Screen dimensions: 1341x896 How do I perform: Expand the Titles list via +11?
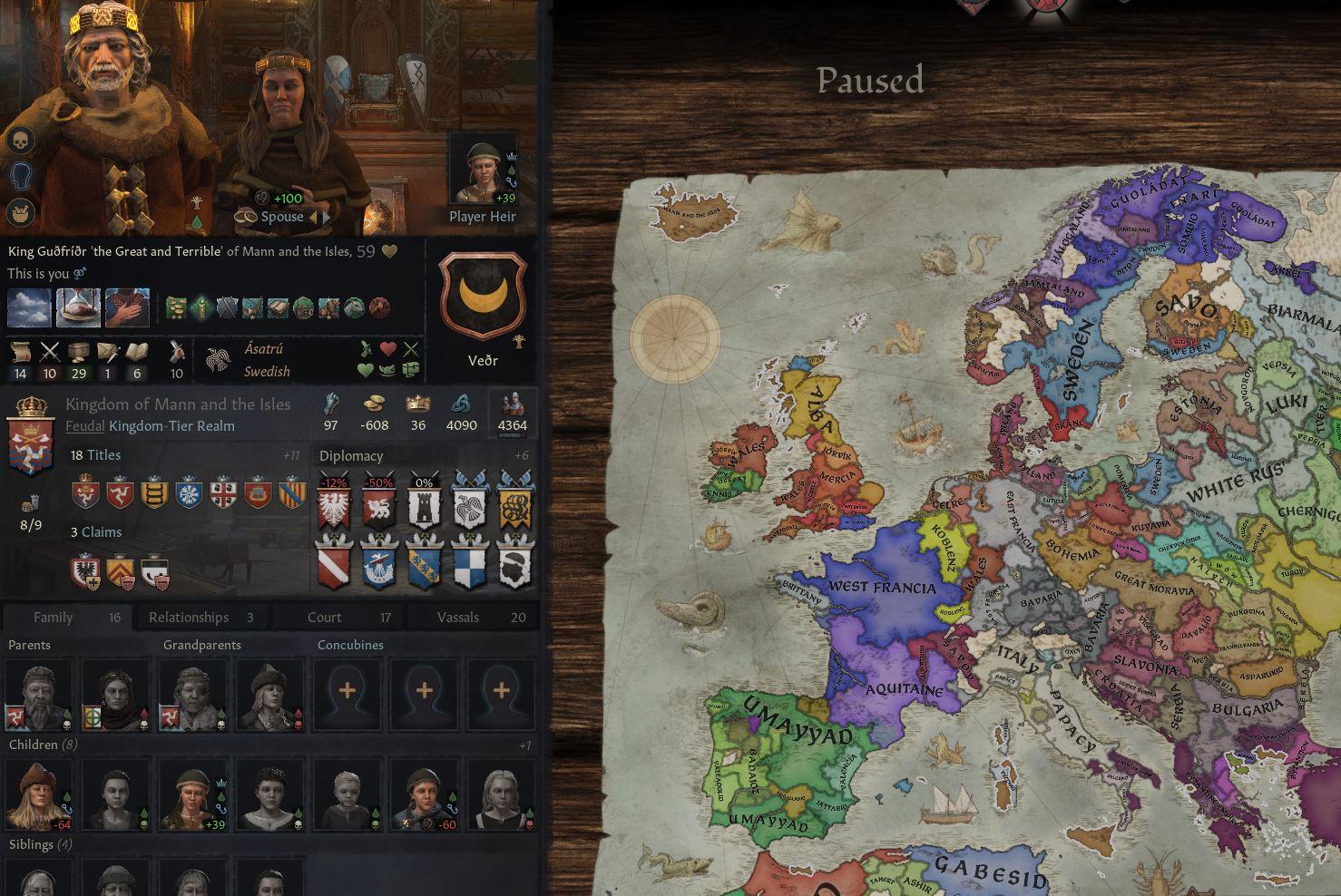point(294,455)
